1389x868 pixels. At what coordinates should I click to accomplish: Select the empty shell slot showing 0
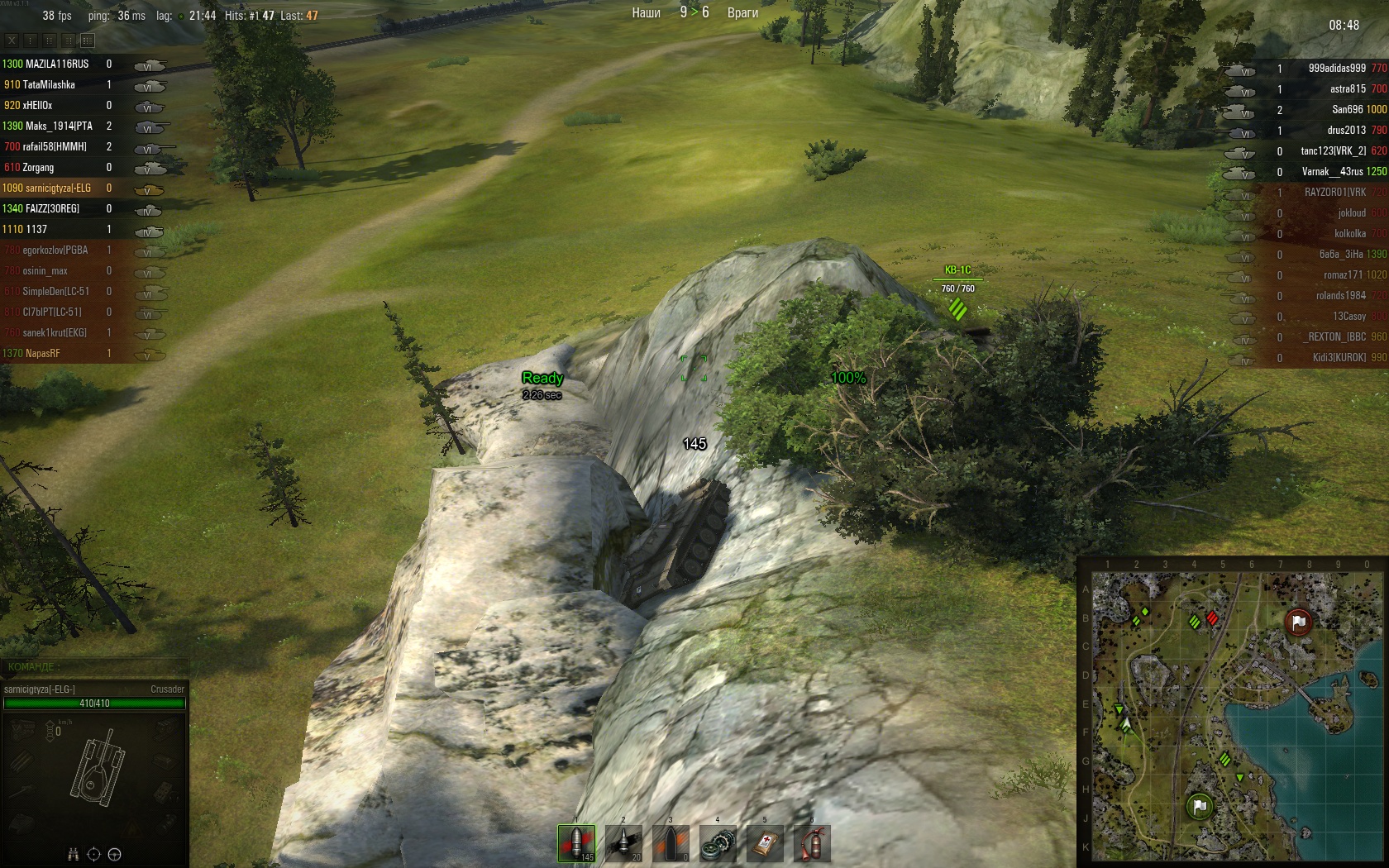point(671,843)
